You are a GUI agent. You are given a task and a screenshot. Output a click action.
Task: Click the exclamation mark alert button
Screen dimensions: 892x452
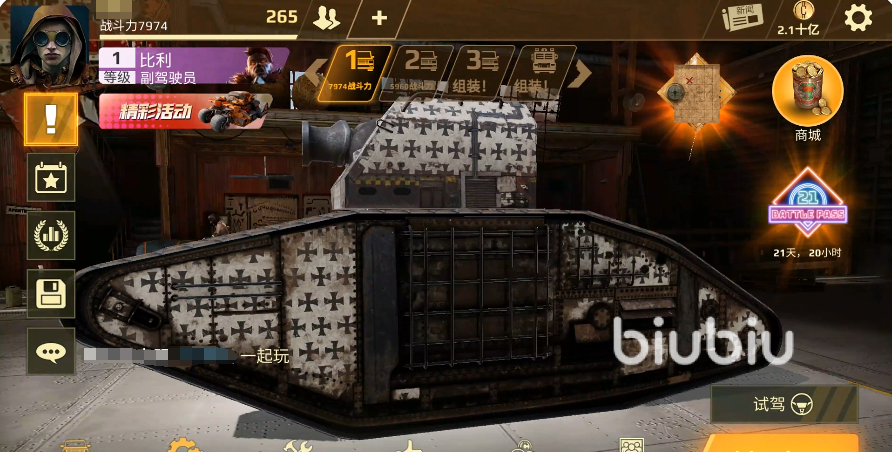click(x=51, y=119)
